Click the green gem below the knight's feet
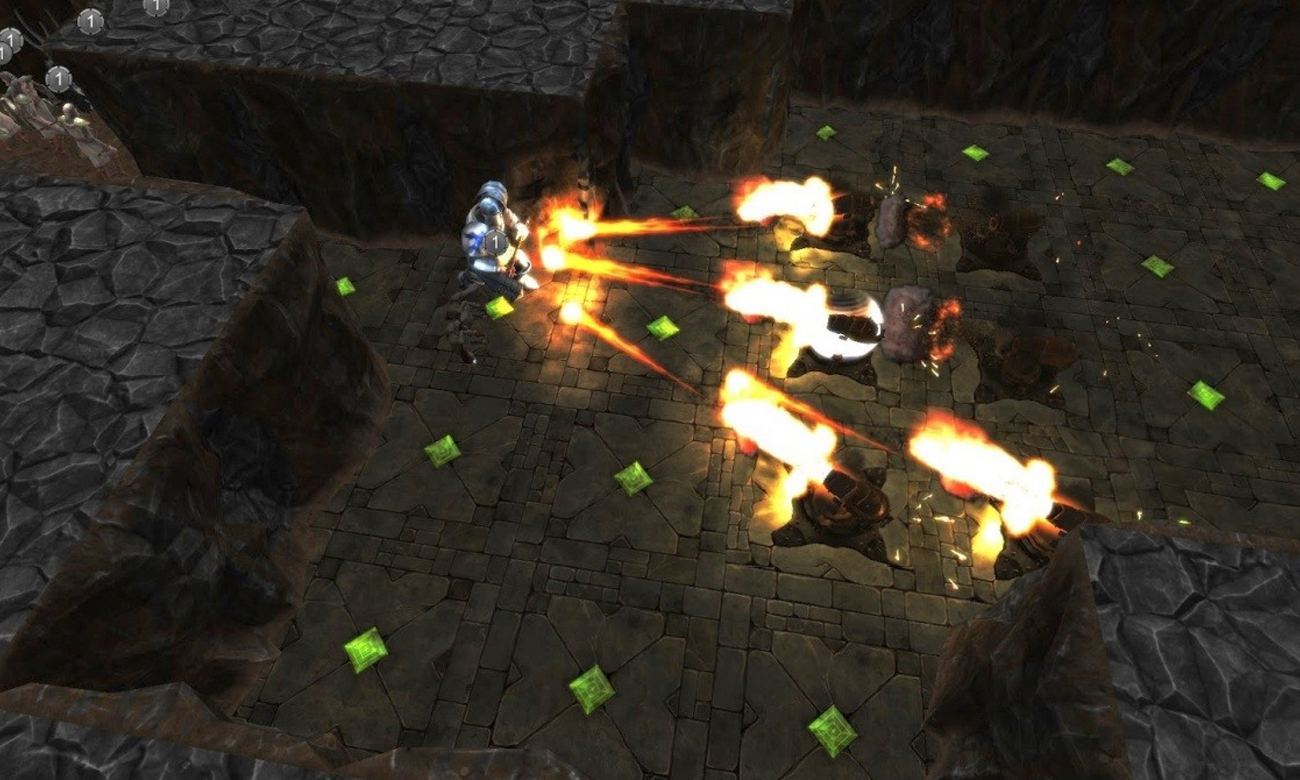Screen dimensions: 1300x780 500,308
